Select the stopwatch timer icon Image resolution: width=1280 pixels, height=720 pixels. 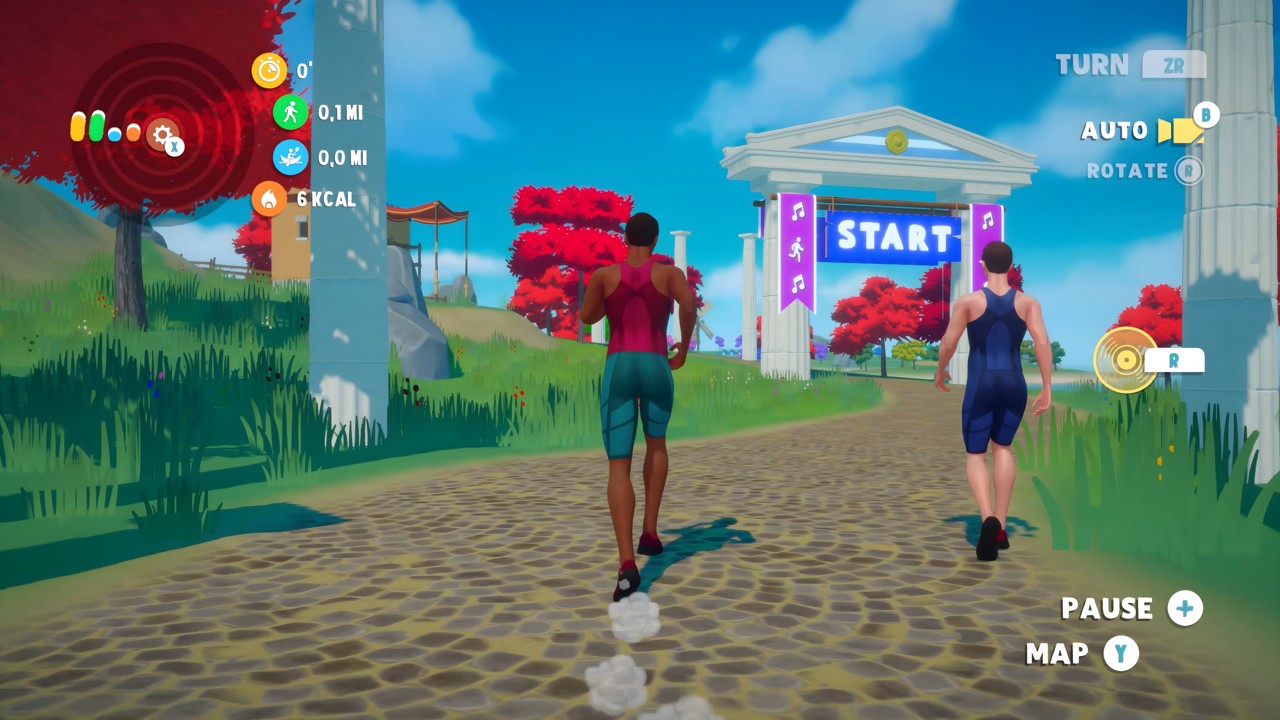click(x=268, y=70)
